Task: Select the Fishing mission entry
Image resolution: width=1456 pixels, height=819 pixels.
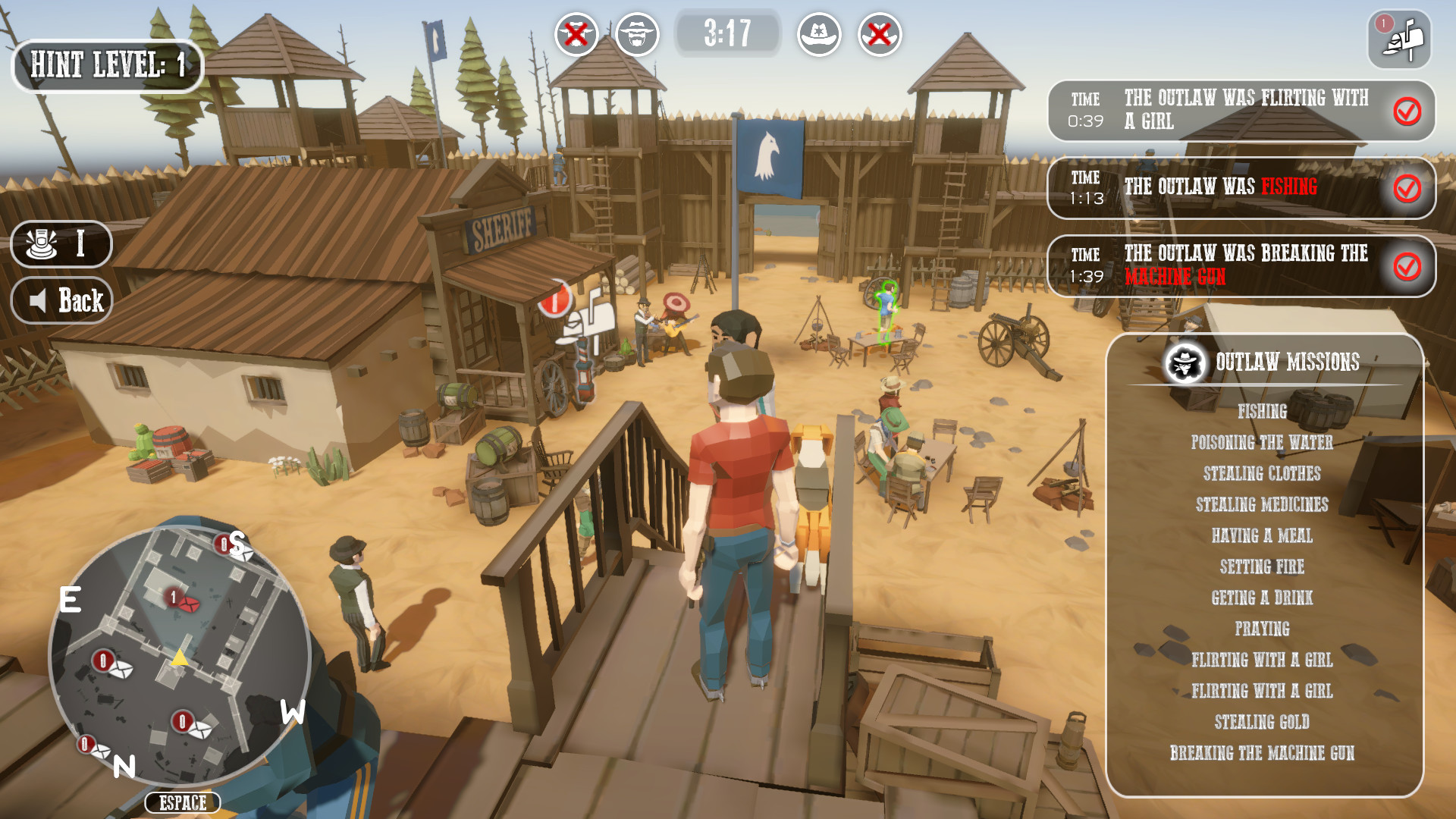Action: (1263, 412)
